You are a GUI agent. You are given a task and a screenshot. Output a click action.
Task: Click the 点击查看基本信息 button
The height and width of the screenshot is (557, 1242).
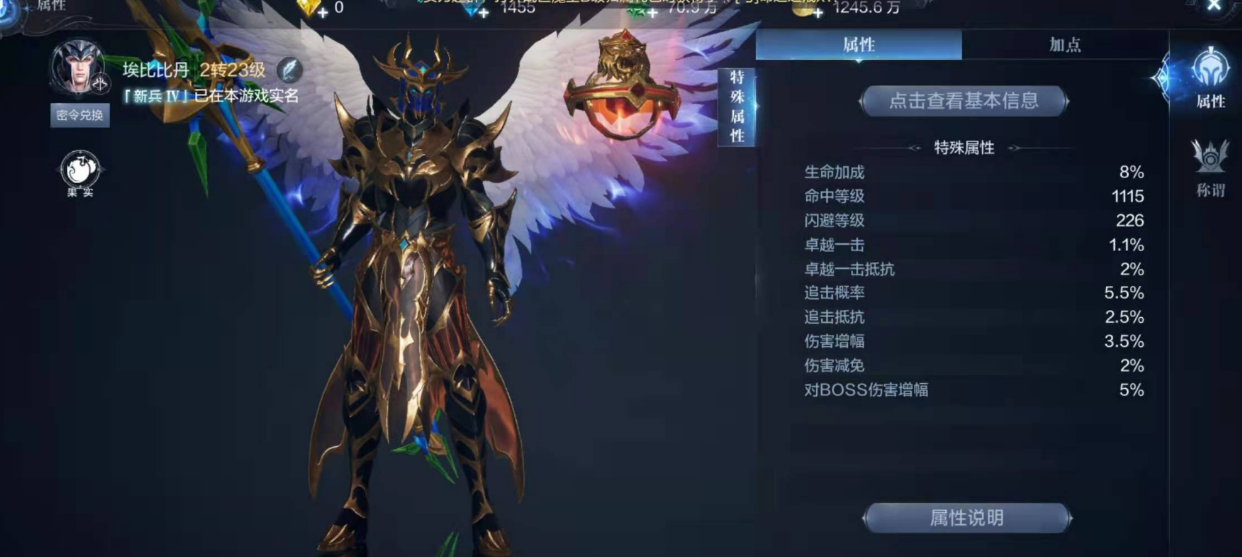click(x=964, y=101)
